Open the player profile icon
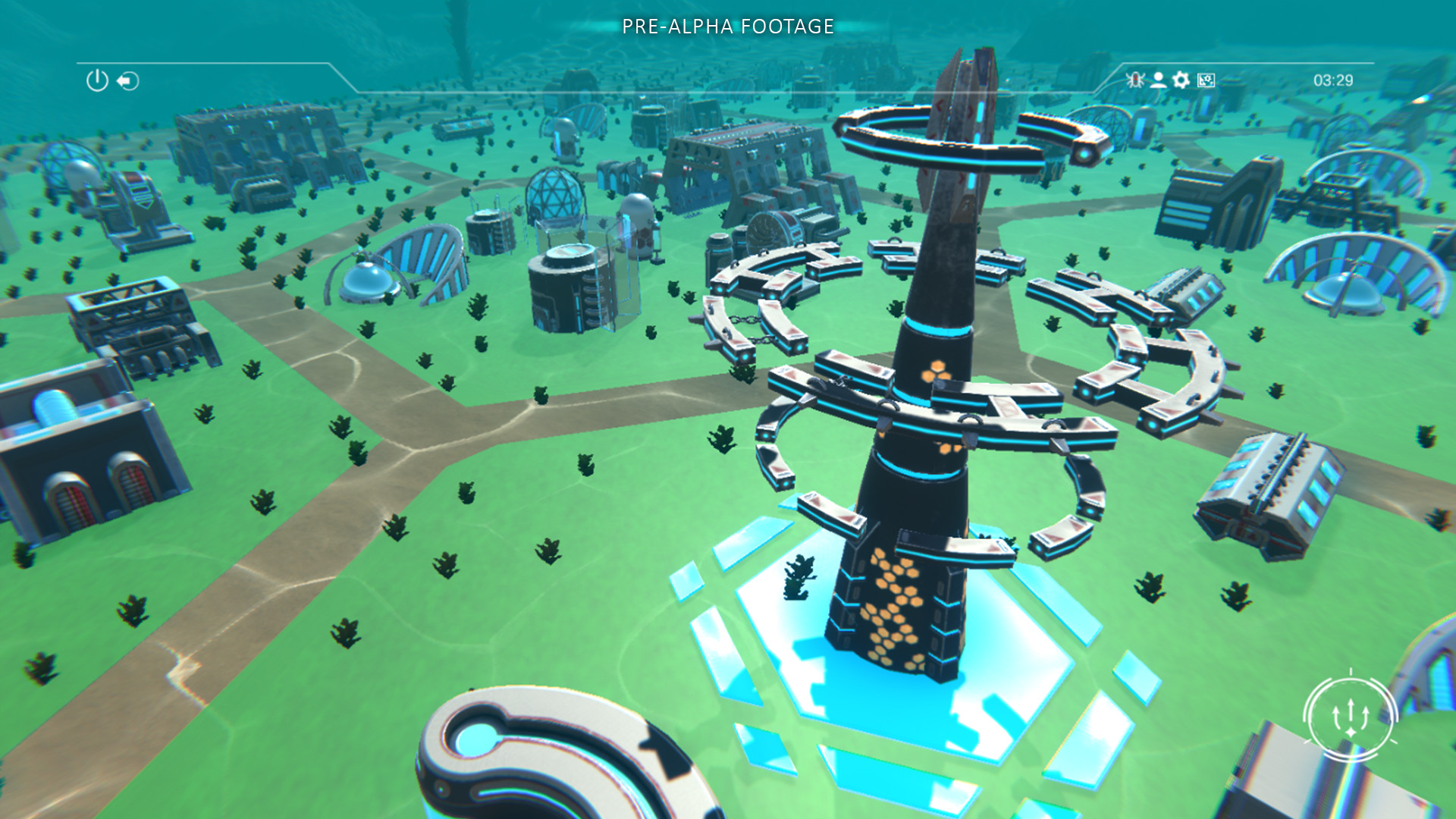Viewport: 1456px width, 819px height. click(x=1159, y=80)
